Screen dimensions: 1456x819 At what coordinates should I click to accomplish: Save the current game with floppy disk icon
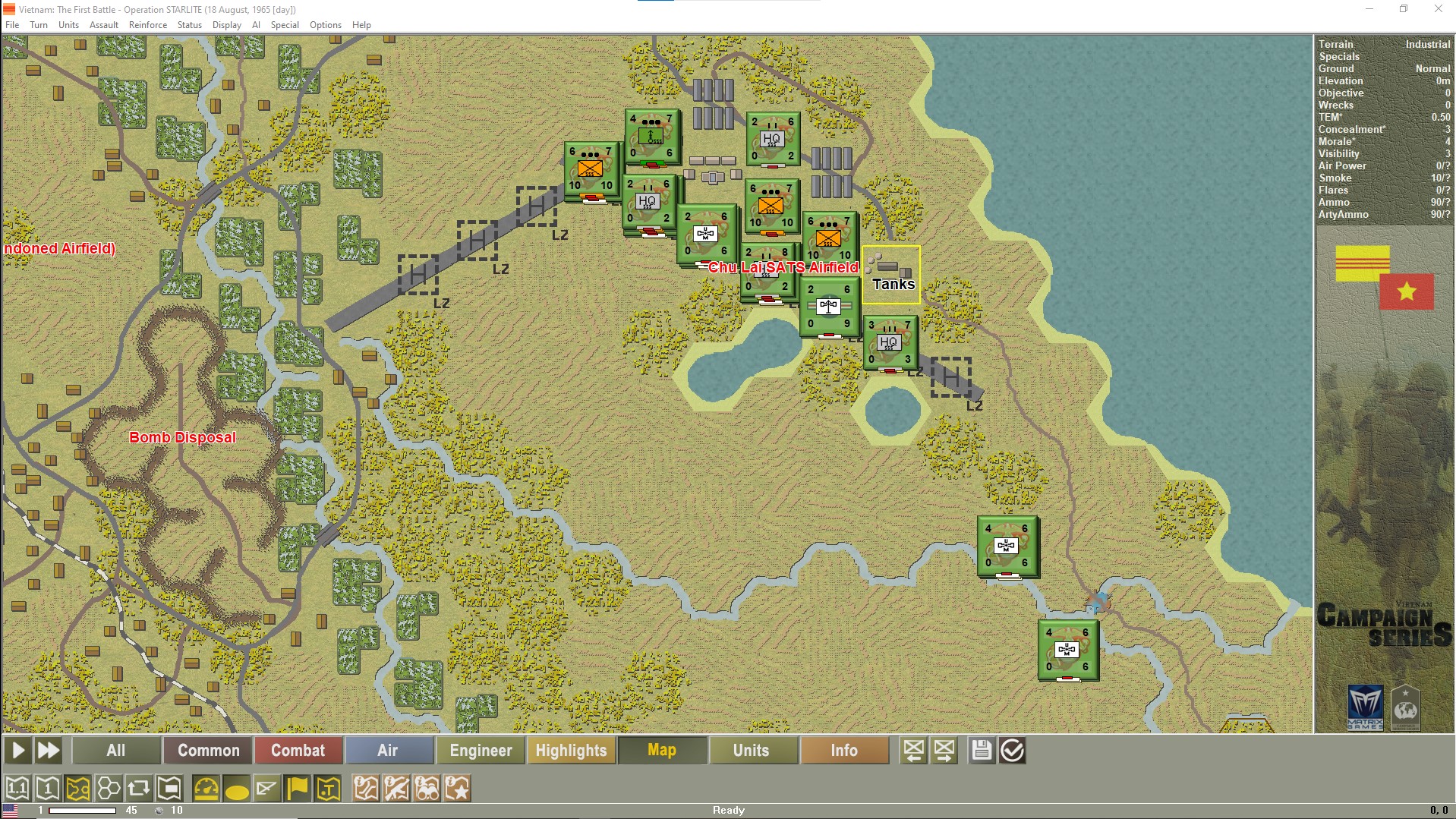tap(982, 750)
